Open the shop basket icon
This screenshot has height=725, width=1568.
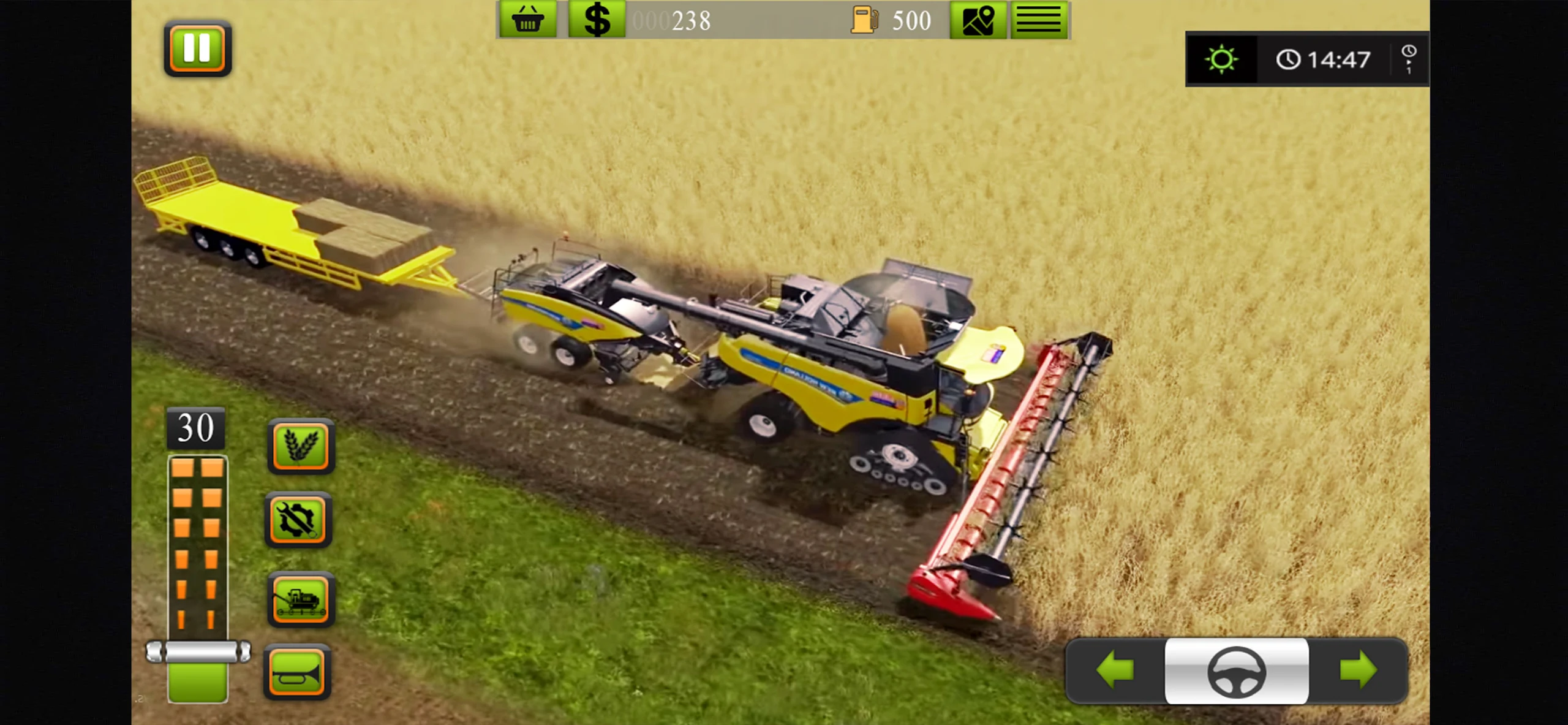527,20
